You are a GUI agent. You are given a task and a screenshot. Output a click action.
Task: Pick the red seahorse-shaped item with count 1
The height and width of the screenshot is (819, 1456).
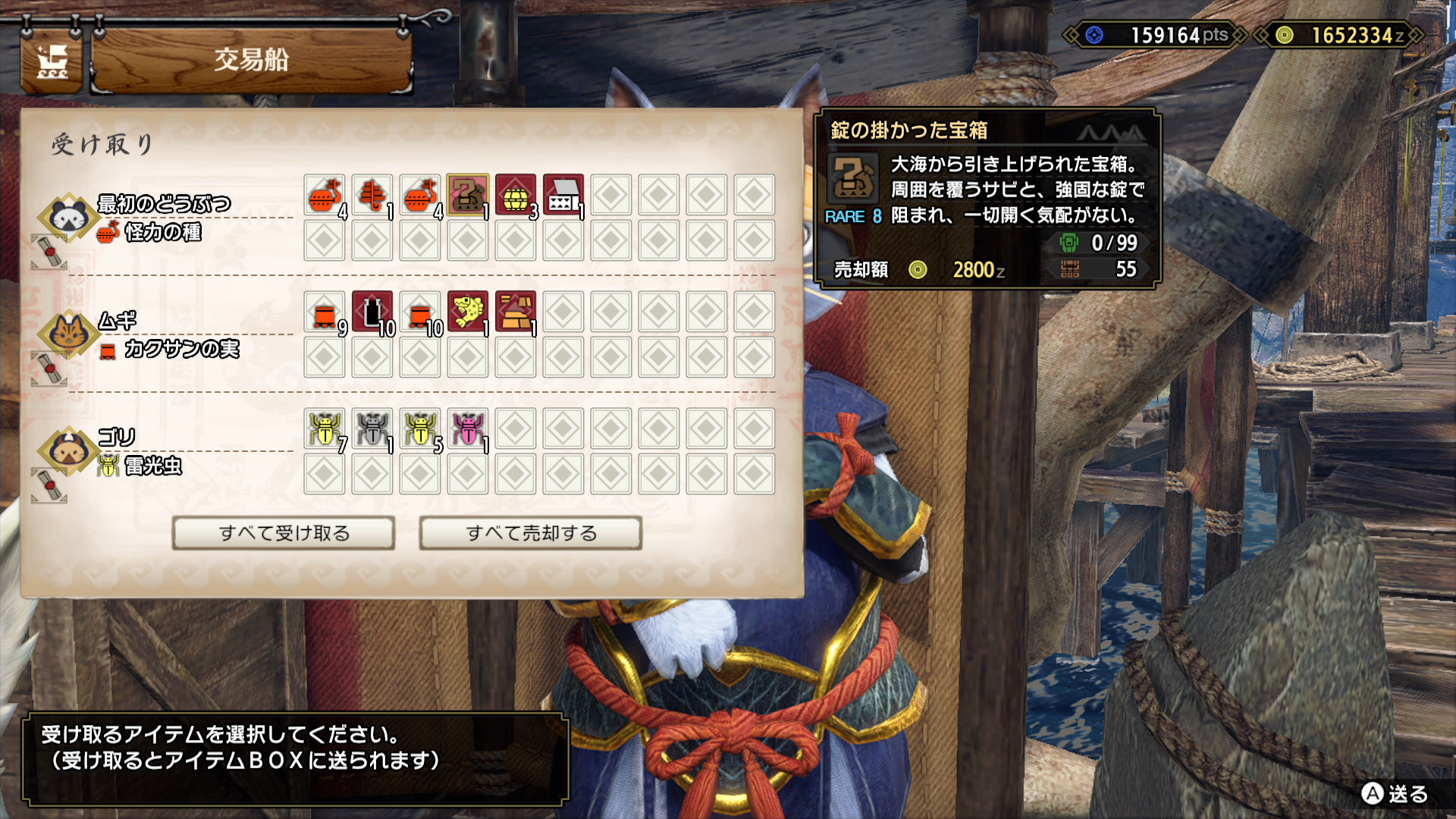point(372,196)
